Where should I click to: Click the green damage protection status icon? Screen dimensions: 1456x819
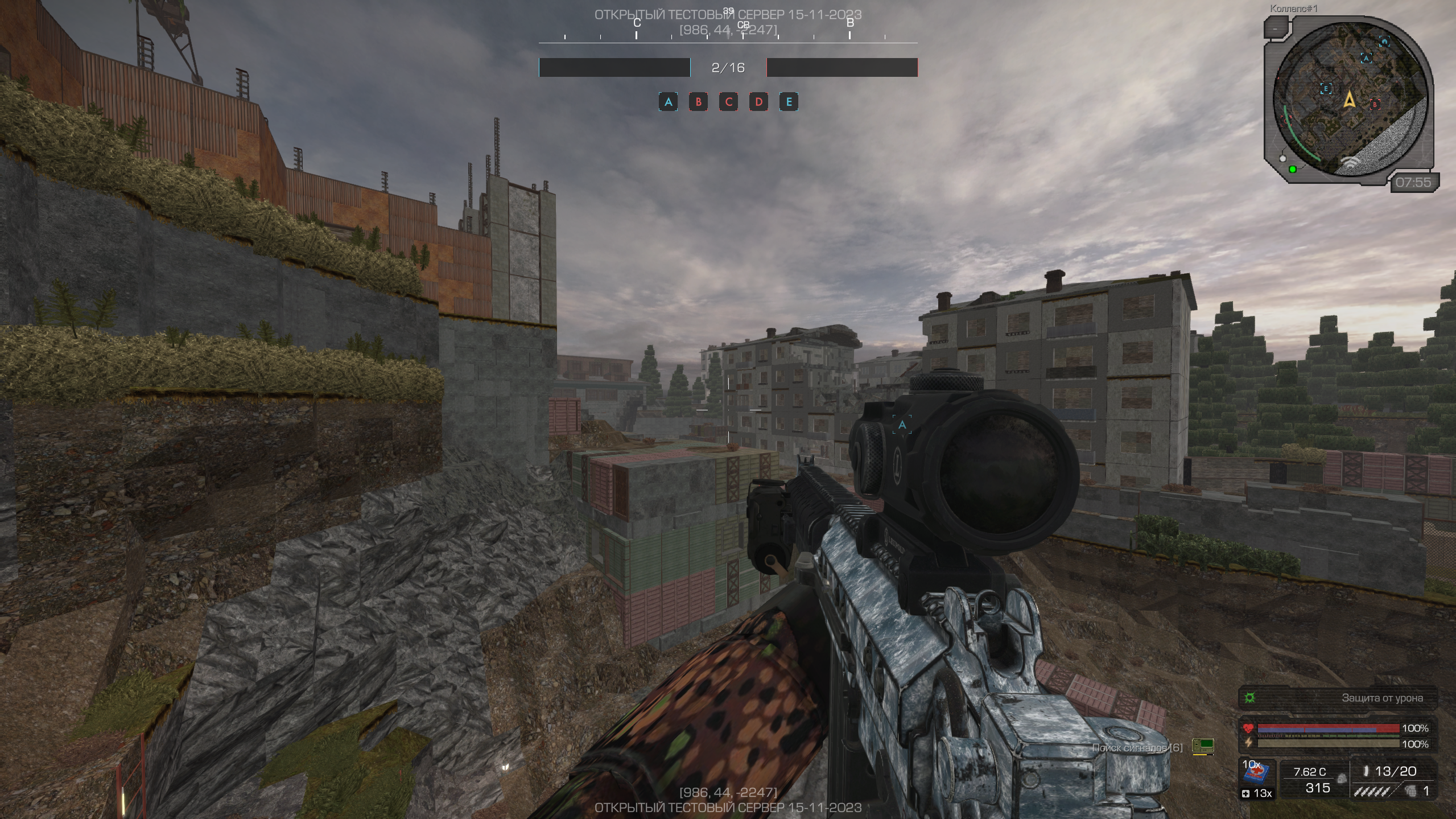pos(1250,698)
